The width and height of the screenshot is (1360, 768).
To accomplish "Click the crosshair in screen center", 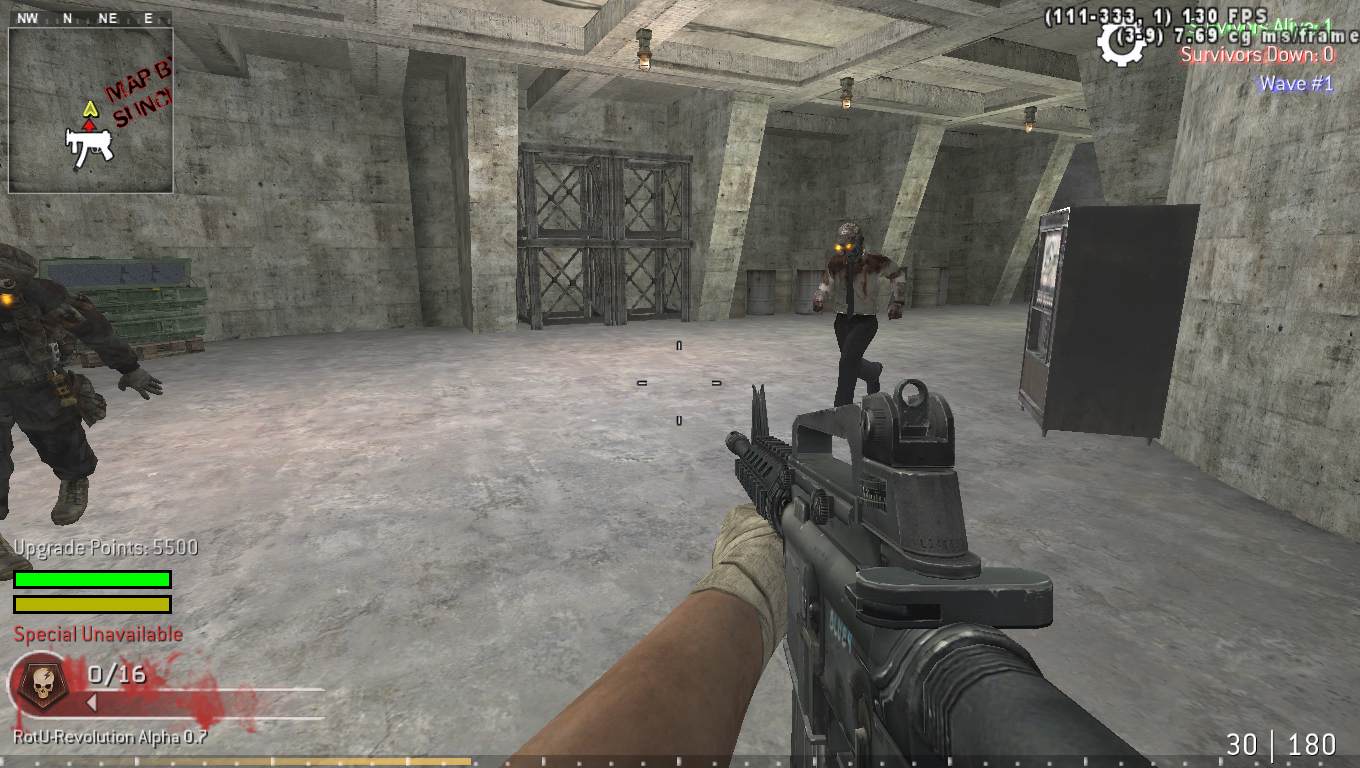I will [x=679, y=380].
